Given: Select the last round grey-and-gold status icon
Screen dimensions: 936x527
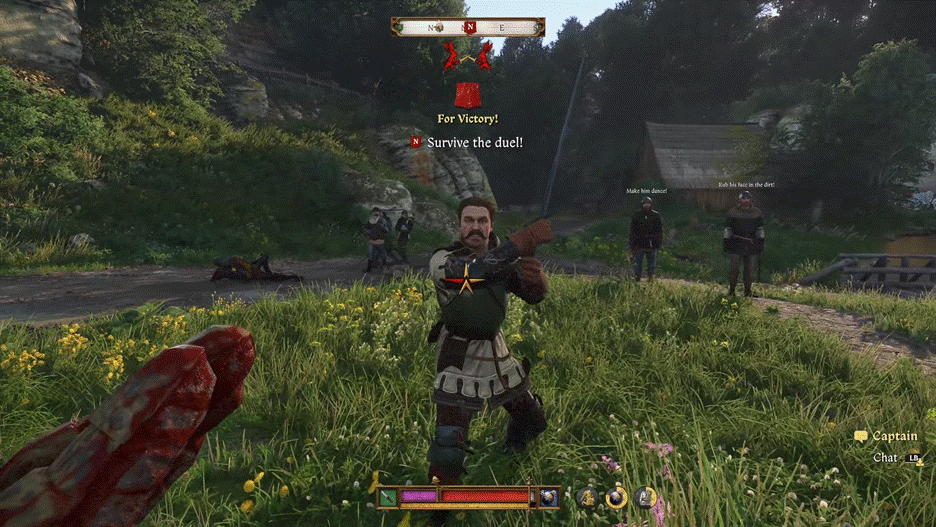Looking at the screenshot, I should point(646,496).
